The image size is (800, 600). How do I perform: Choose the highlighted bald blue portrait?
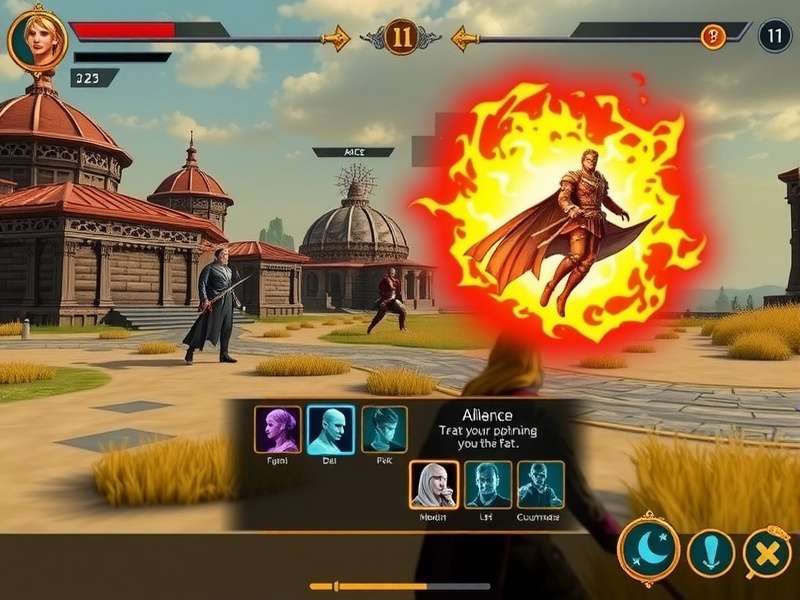(330, 430)
